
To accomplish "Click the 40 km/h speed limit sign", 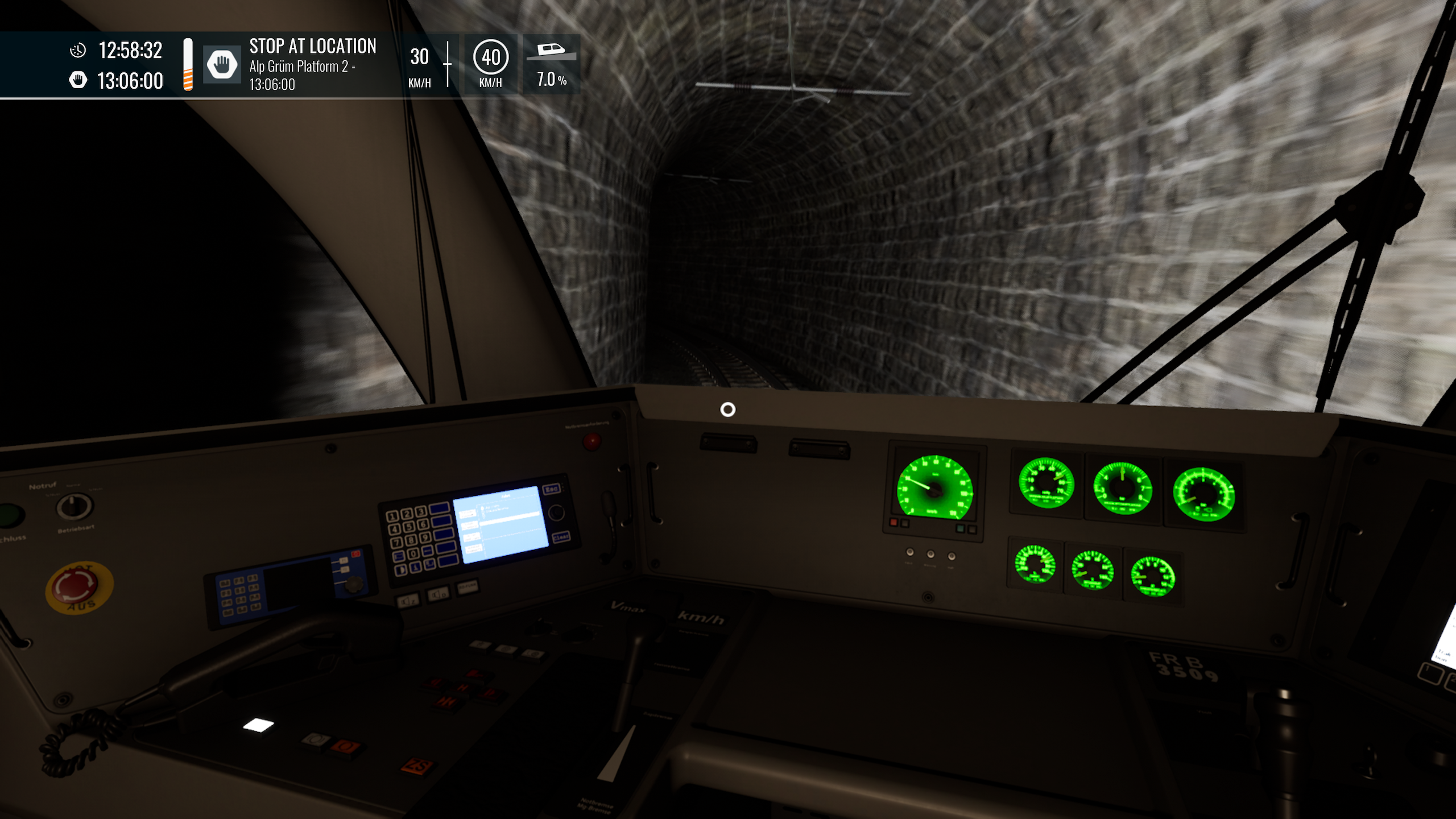I will (490, 57).
